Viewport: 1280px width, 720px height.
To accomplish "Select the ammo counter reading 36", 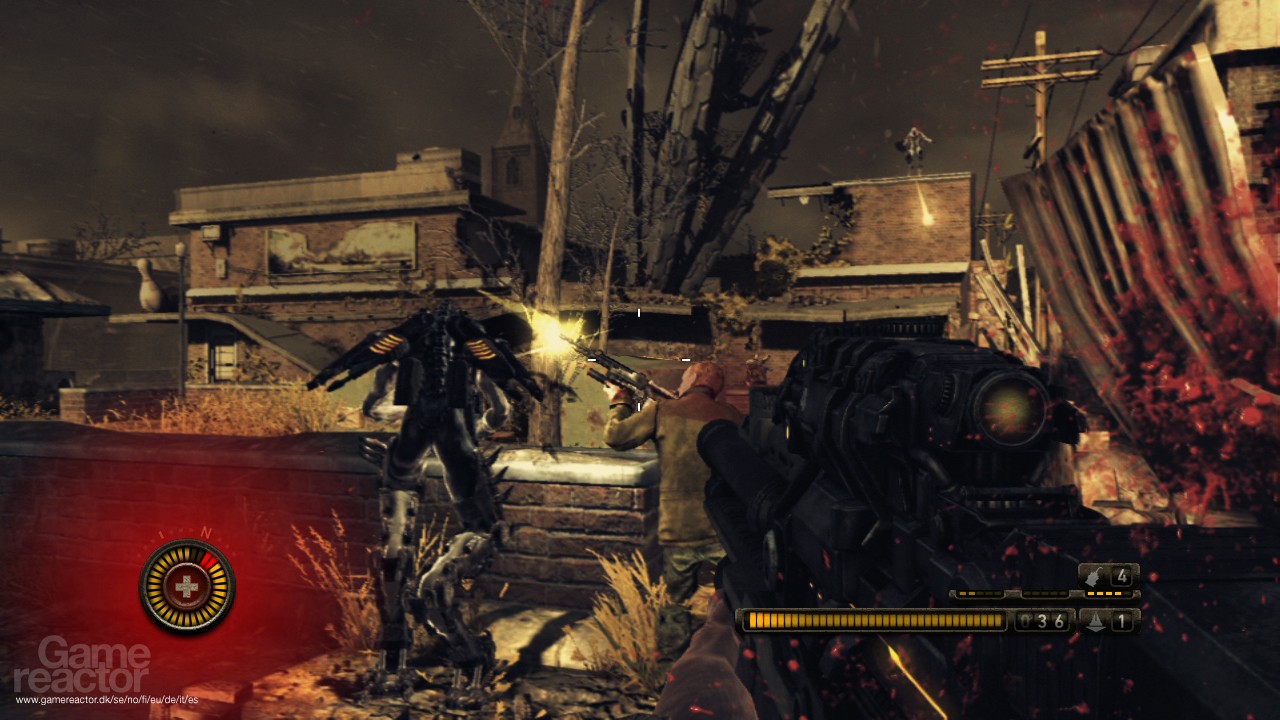I will (1042, 620).
